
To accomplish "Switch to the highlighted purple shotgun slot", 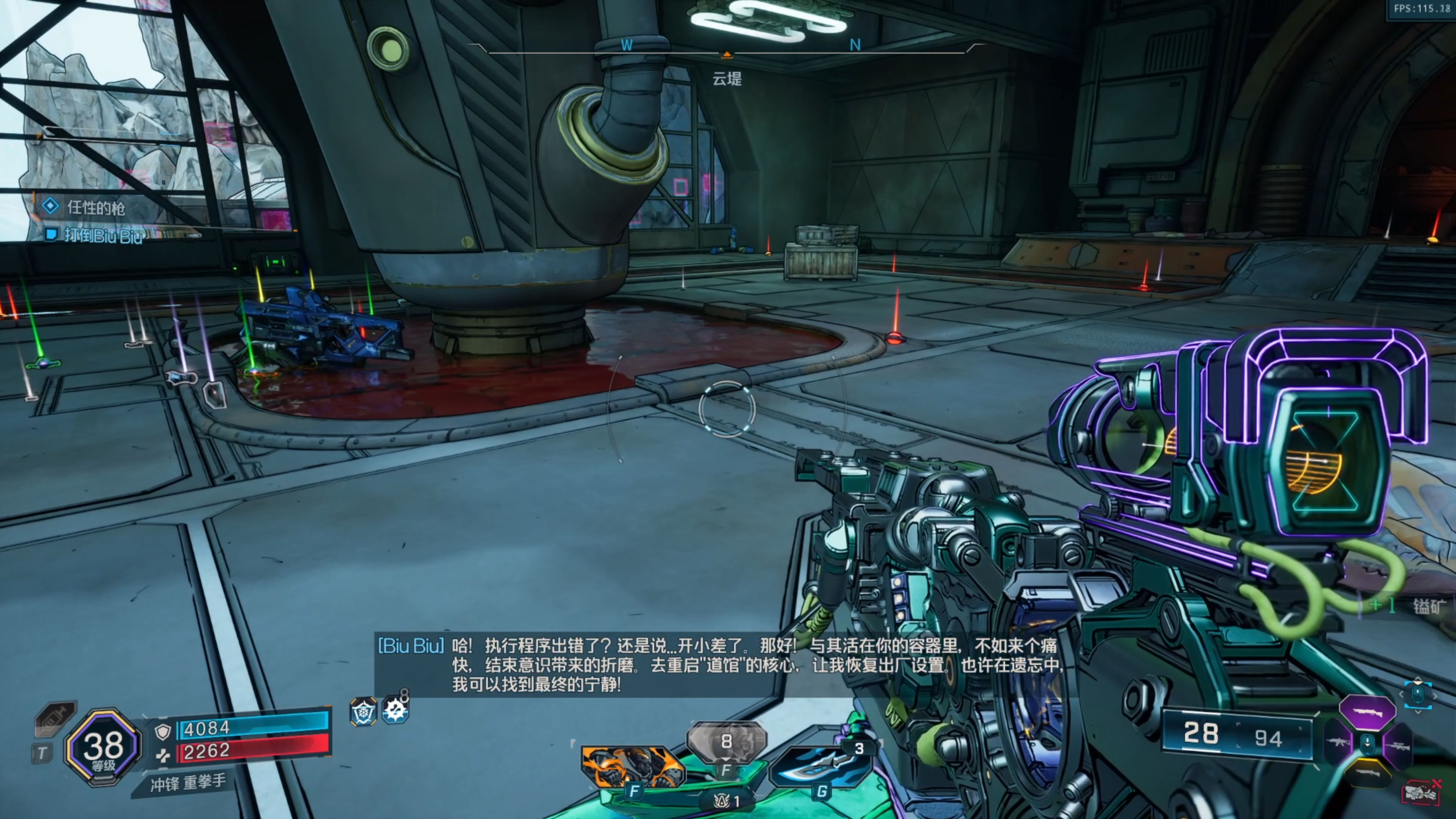I will click(x=1367, y=712).
